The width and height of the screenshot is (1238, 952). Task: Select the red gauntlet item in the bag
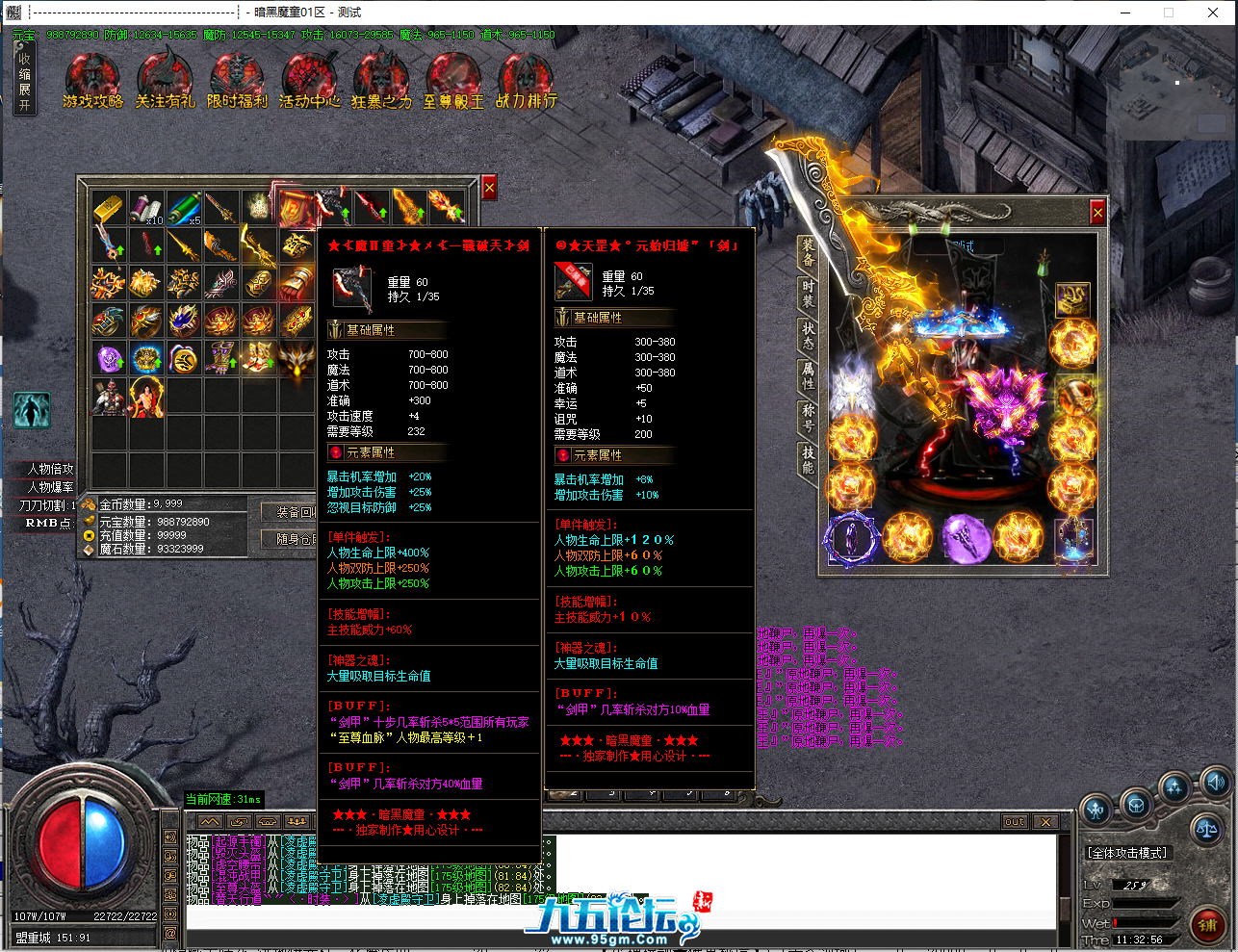click(x=297, y=283)
